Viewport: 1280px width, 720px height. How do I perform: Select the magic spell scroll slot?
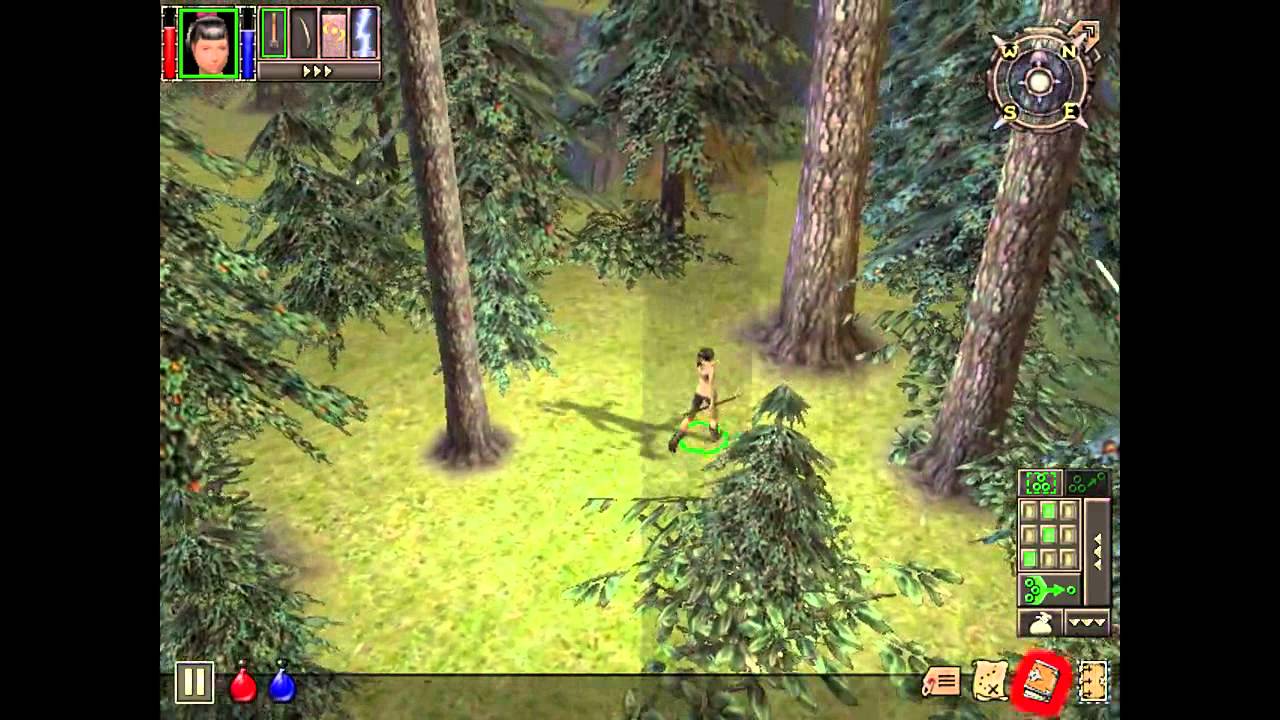(332, 32)
